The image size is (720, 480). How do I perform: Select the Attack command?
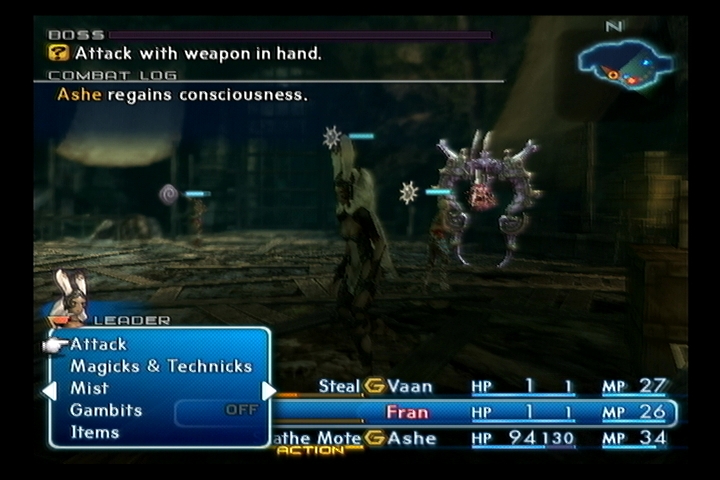point(99,344)
